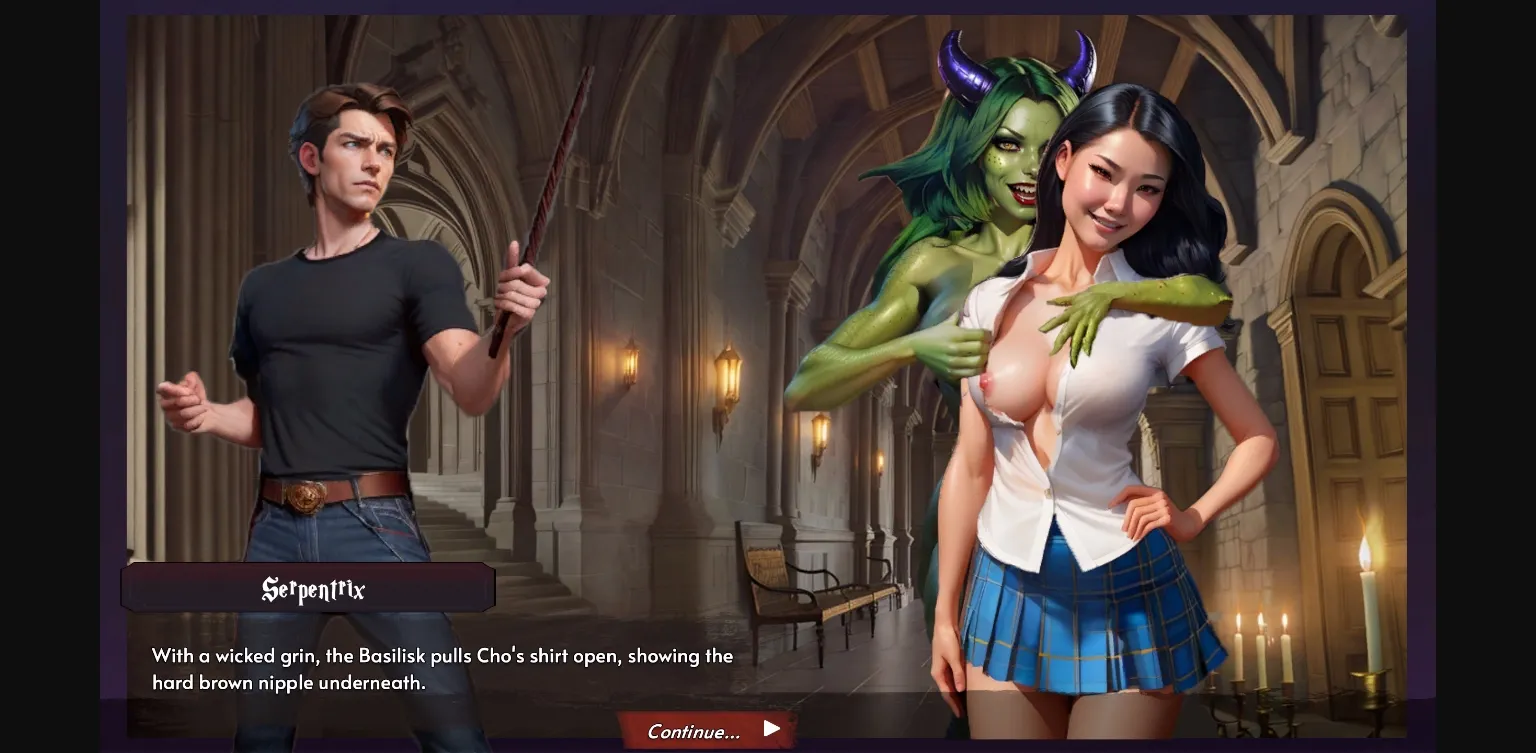The height and width of the screenshot is (753, 1536).
Task: Click the Serpentrix name banner
Action: point(309,588)
